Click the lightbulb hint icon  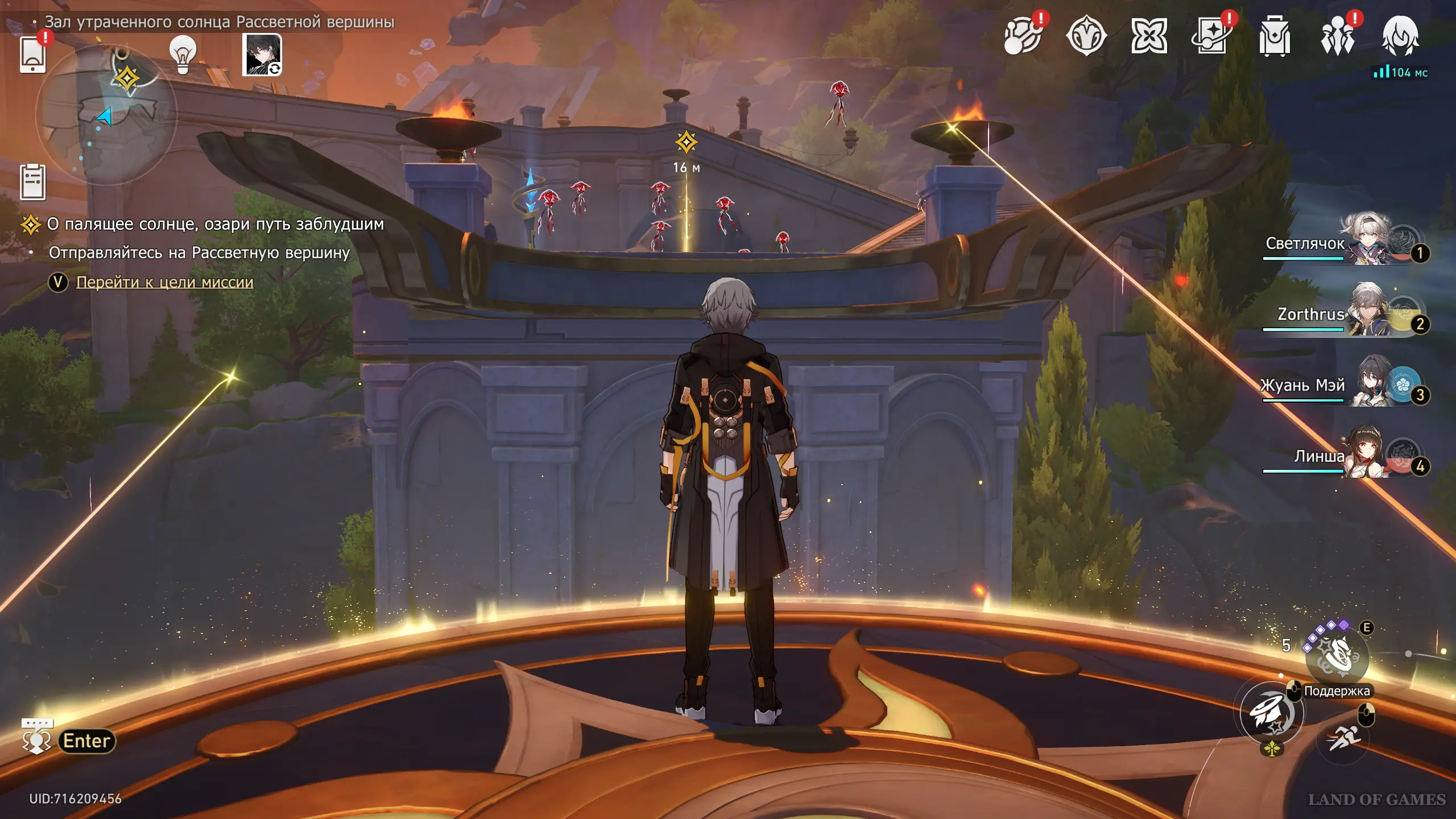[183, 55]
